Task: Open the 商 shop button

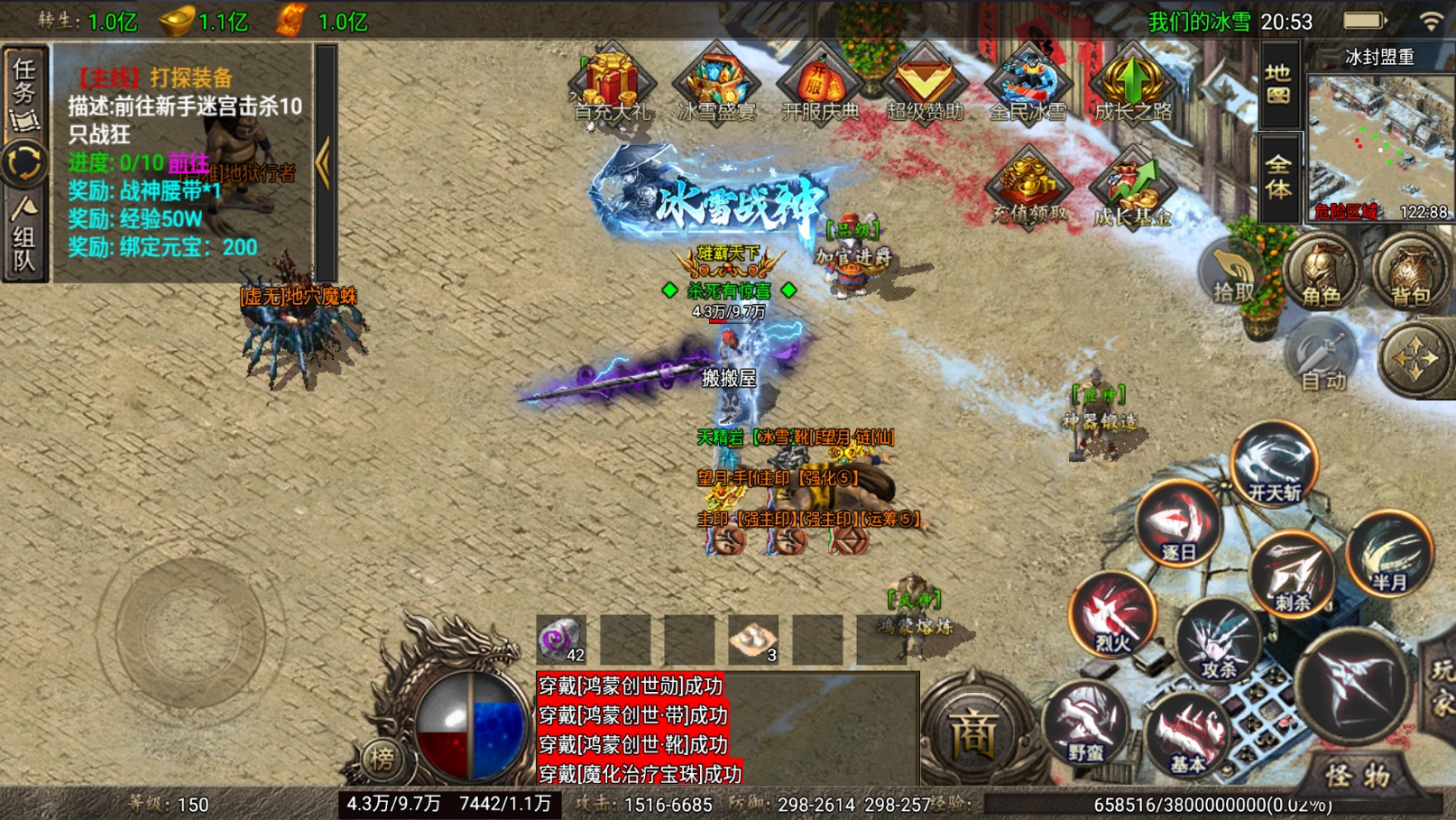Action: point(975,732)
